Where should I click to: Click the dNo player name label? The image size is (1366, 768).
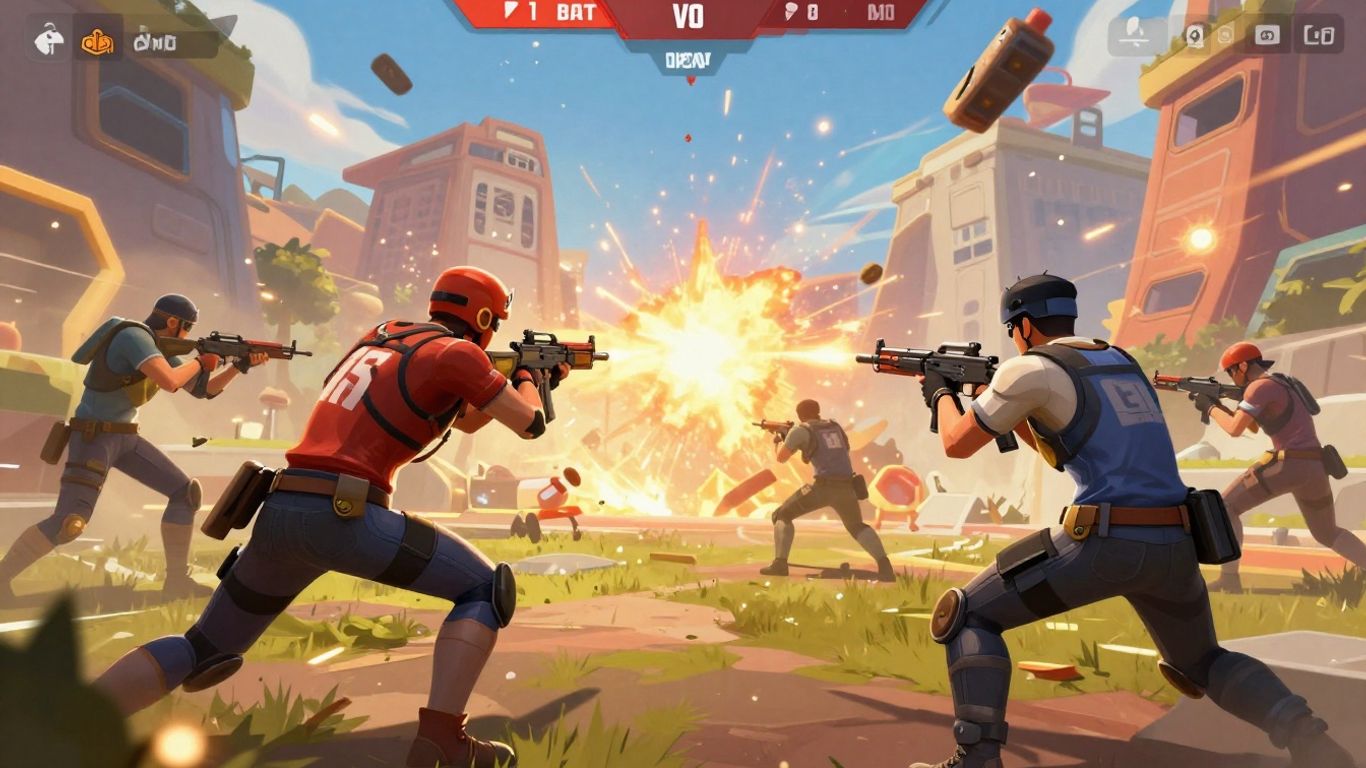tap(156, 42)
